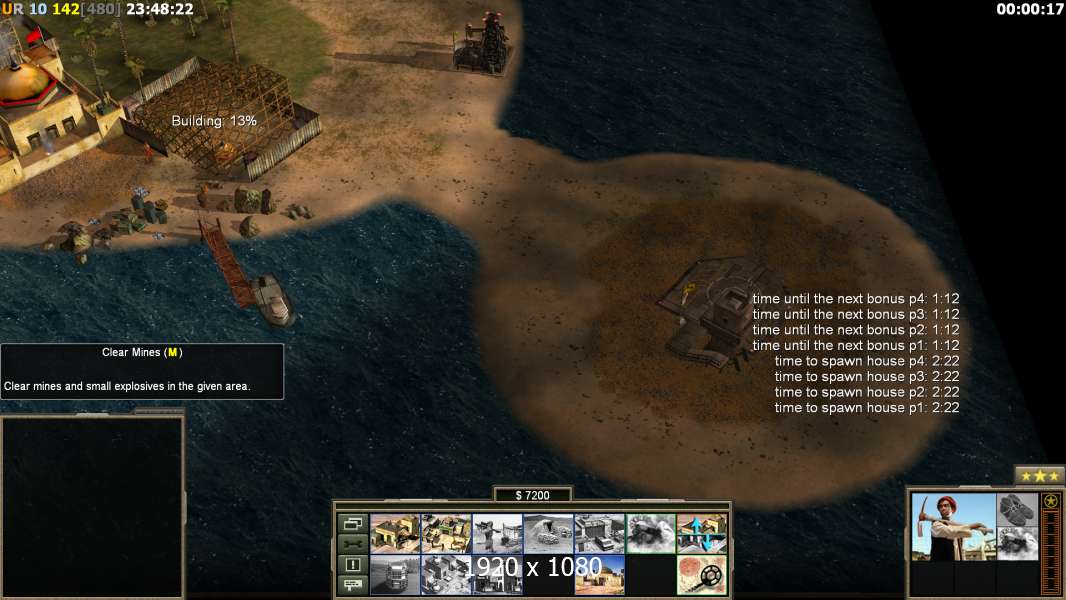1066x600 pixels.
Task: Select the grey truck build icon
Action: (395, 575)
